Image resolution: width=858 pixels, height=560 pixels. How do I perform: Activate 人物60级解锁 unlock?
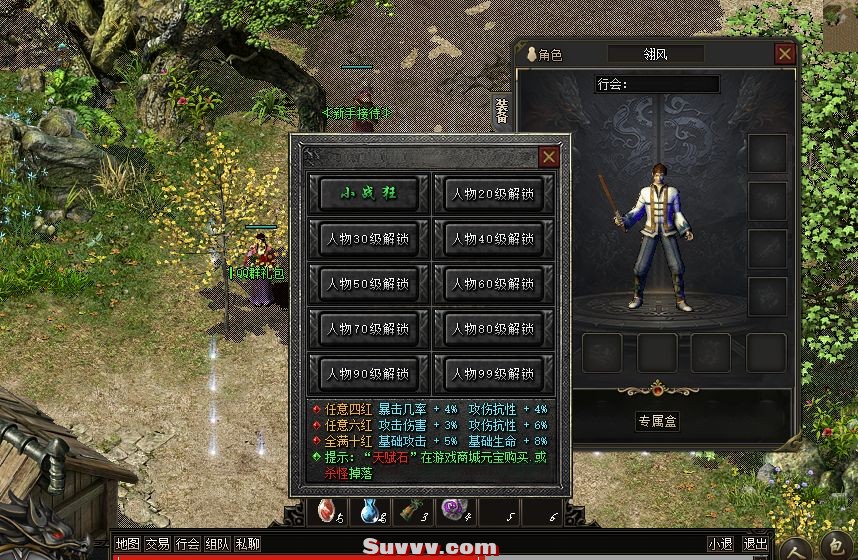492,284
